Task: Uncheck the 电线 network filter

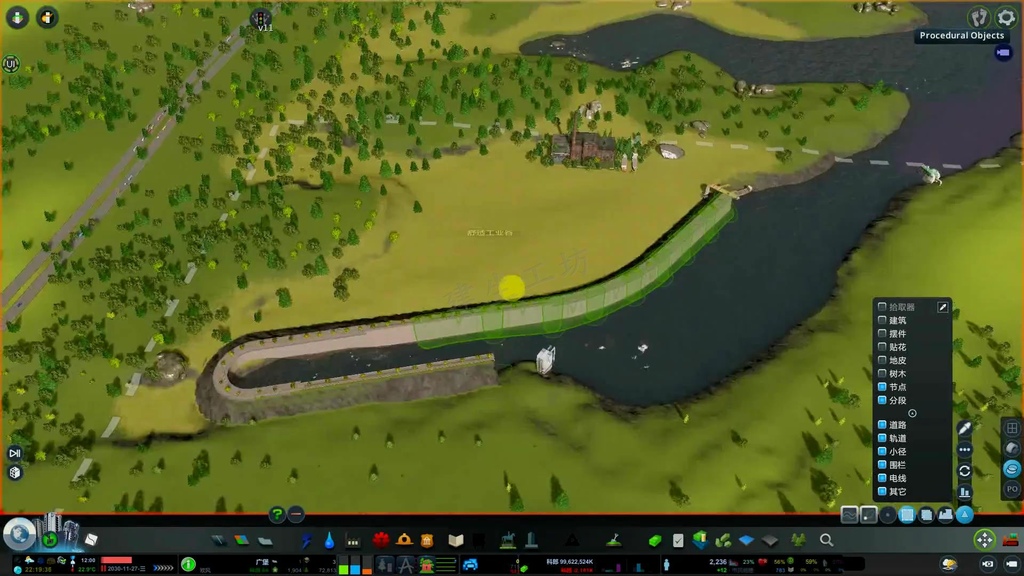Action: tap(882, 478)
